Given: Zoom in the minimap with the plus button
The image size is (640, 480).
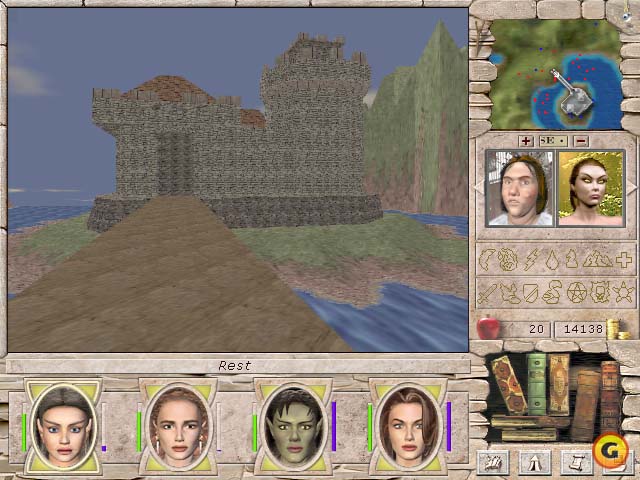Looking at the screenshot, I should [527, 140].
